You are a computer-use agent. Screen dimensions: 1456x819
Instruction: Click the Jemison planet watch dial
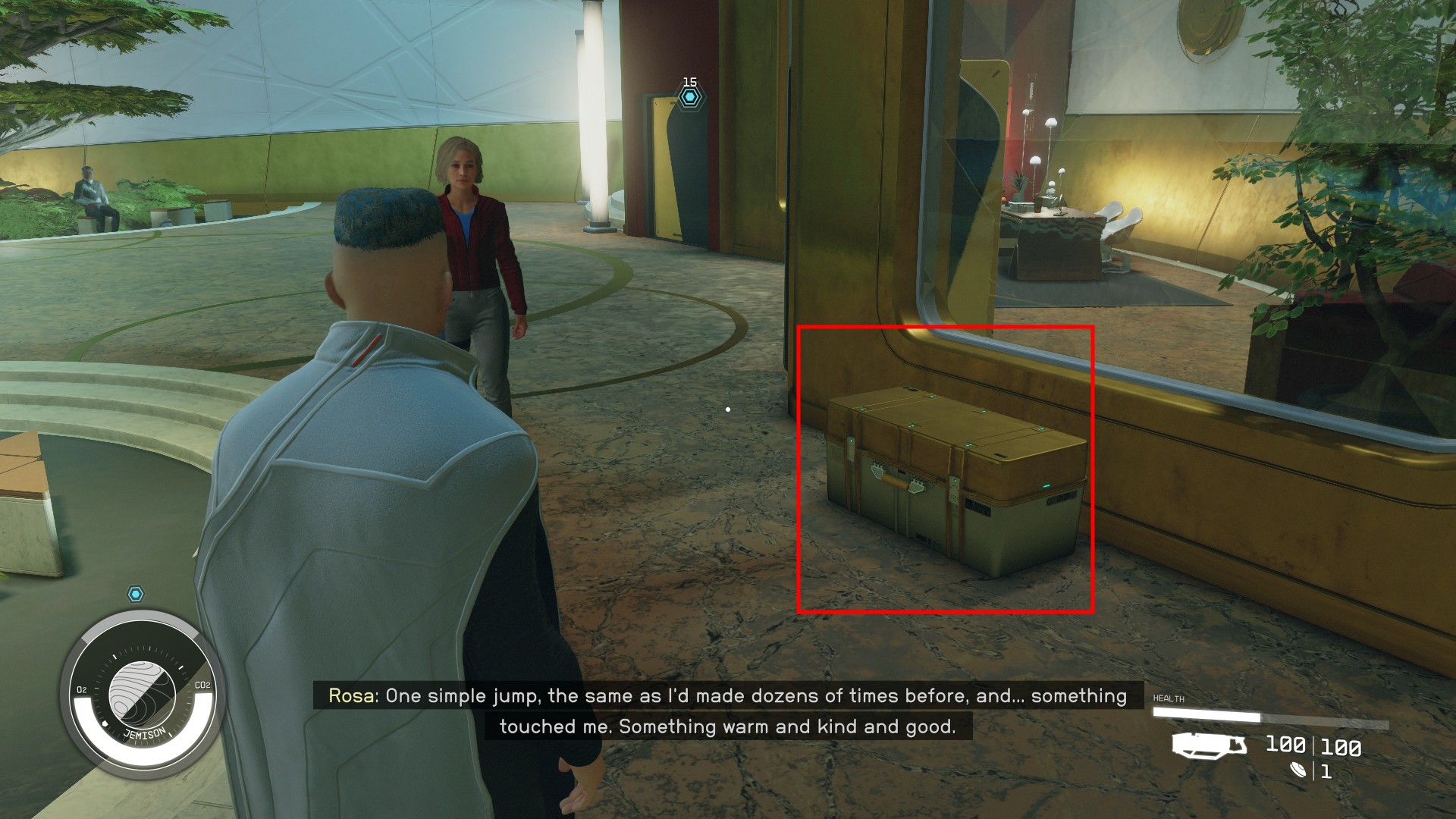pyautogui.click(x=143, y=692)
